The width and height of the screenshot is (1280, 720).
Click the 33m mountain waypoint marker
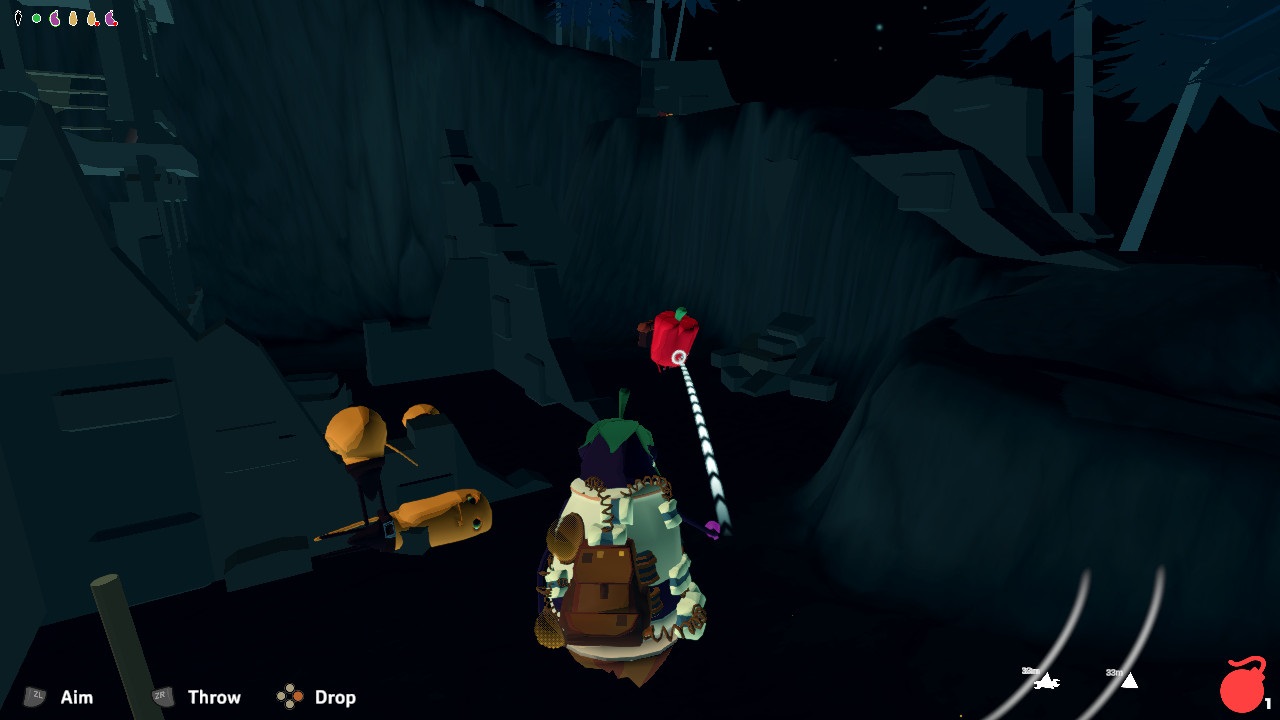[x=1130, y=681]
